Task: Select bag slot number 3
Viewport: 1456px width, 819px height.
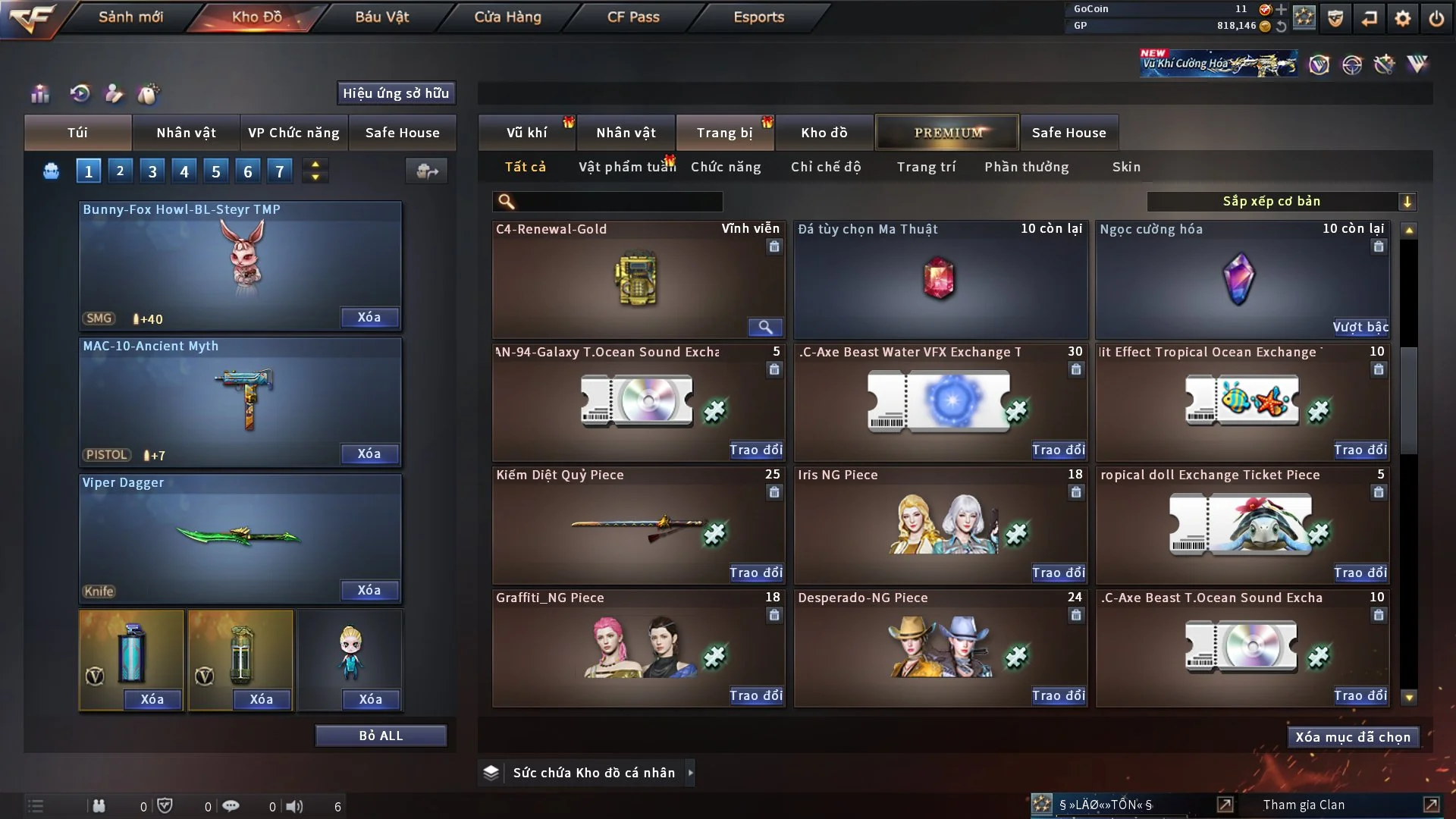Action: (x=152, y=171)
